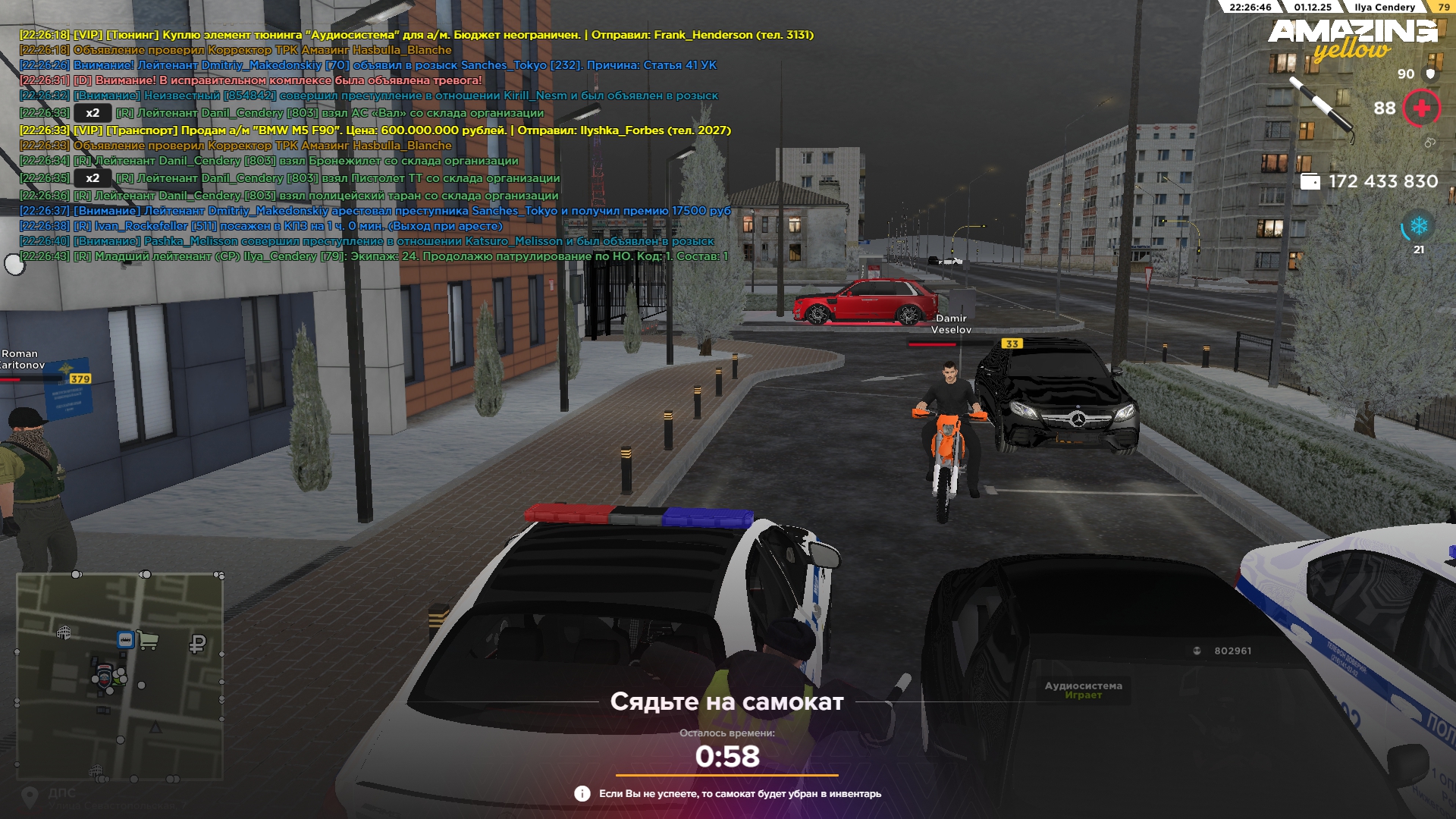Click the ДПС location pin below the minimap

coord(30,796)
